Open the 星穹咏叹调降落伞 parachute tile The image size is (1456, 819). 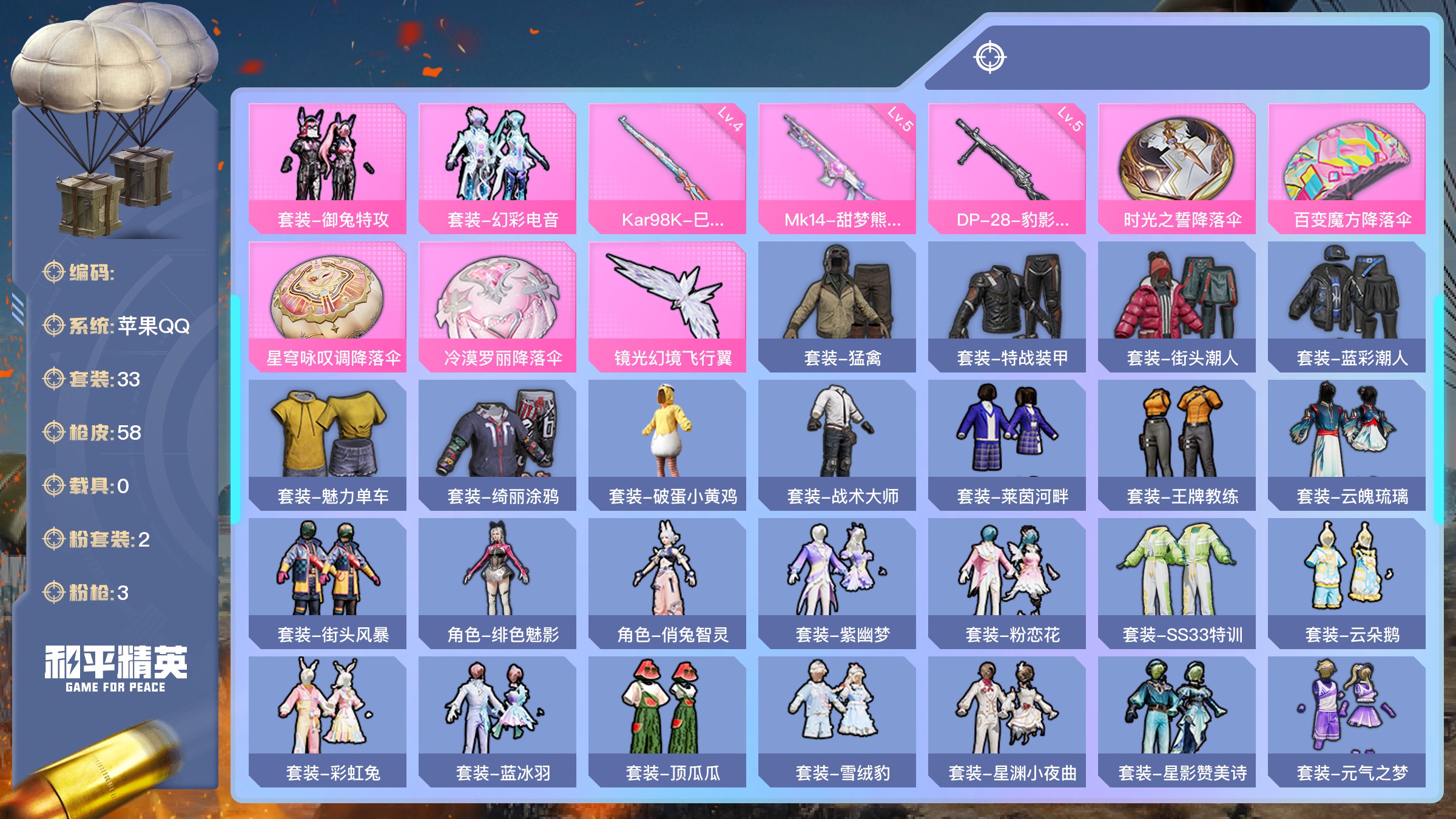pyautogui.click(x=328, y=306)
